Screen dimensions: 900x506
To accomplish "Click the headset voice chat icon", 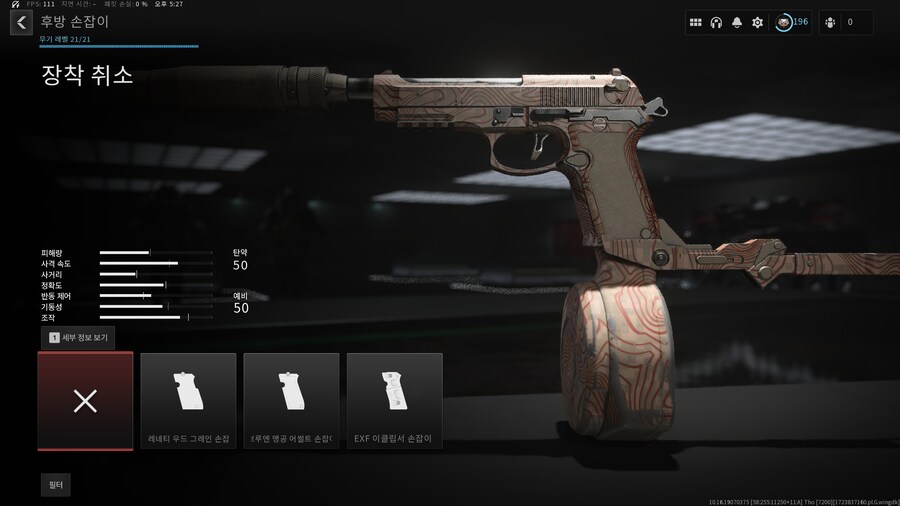I will (x=716, y=22).
